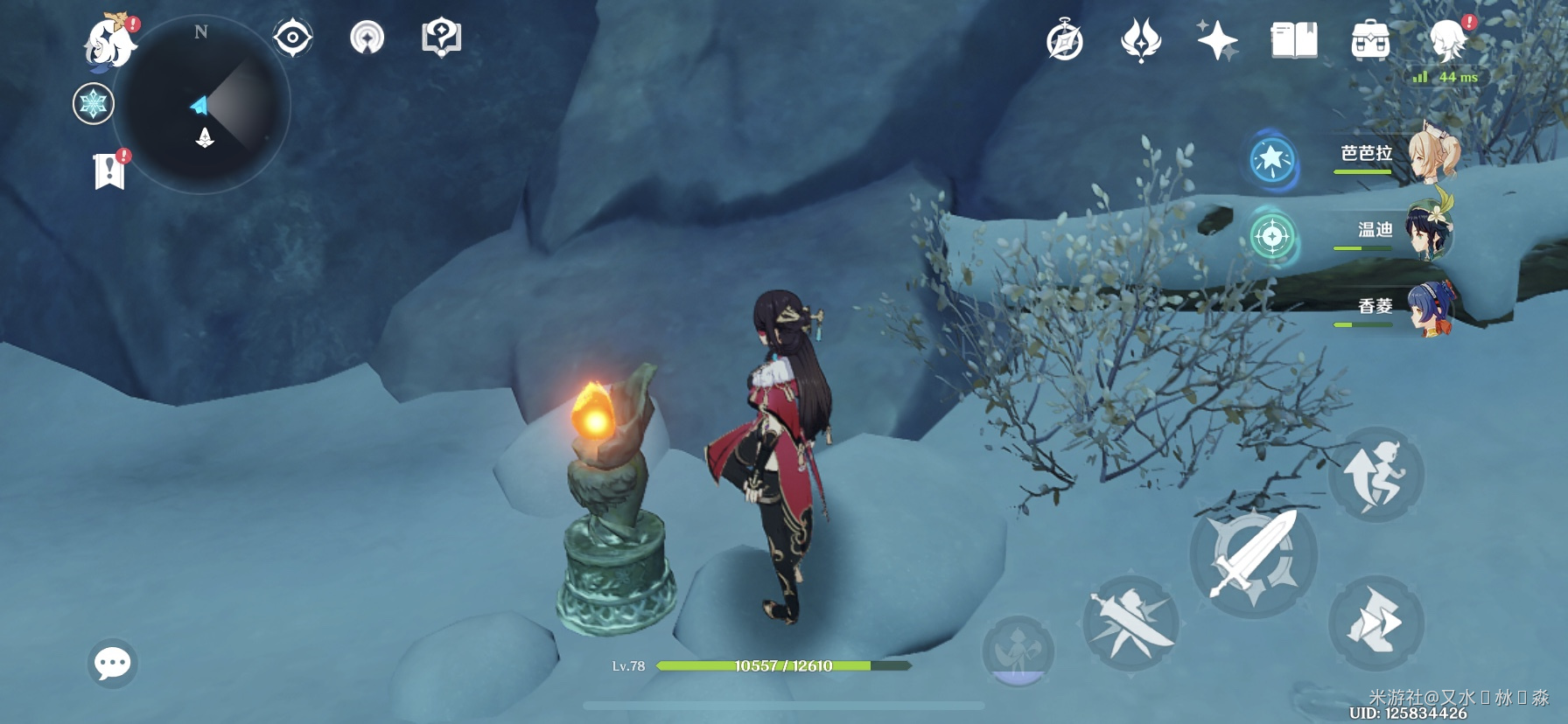Tap the jump button
1568x724 pixels.
(x=1375, y=474)
